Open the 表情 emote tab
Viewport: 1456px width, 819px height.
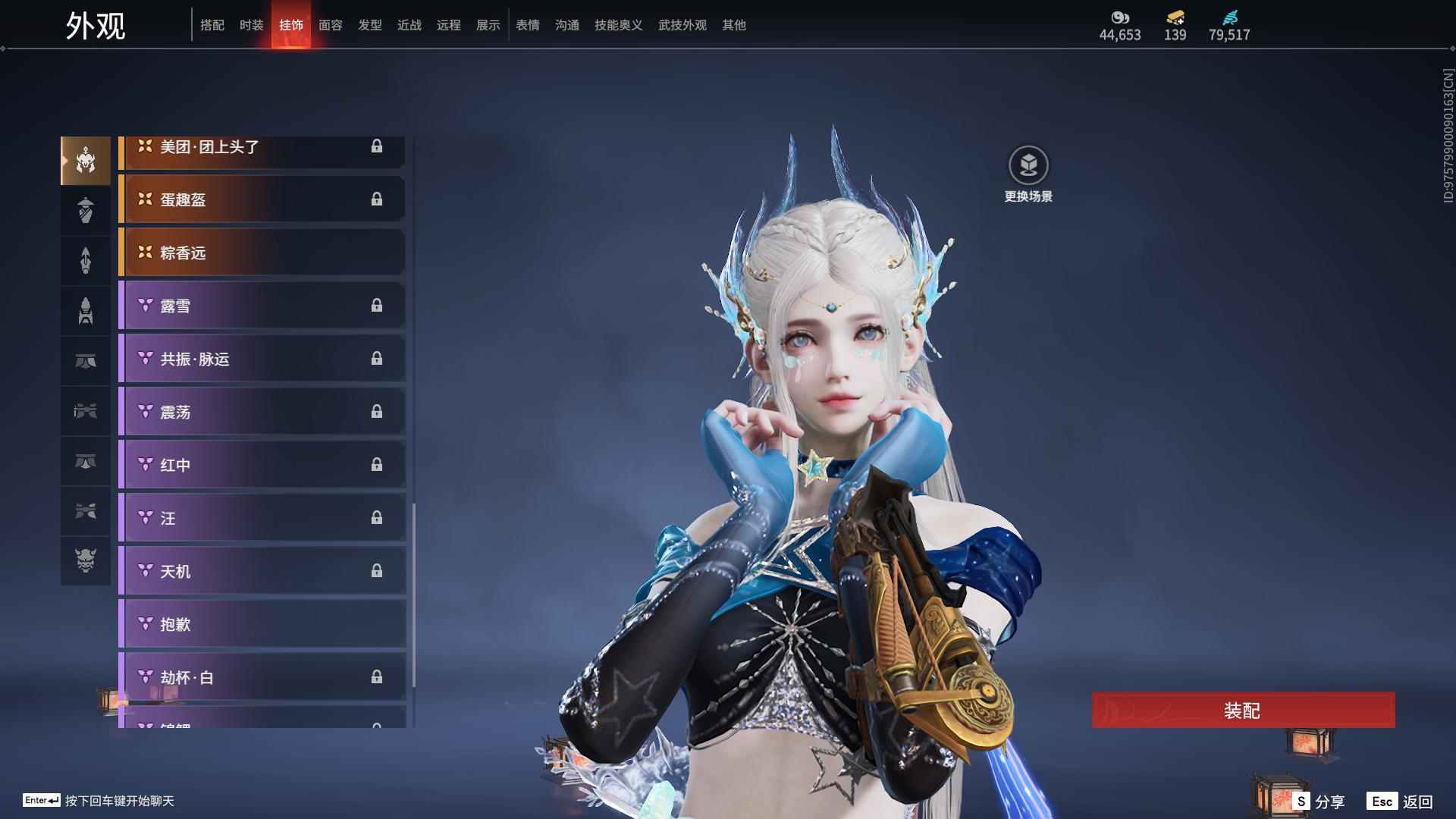click(528, 25)
